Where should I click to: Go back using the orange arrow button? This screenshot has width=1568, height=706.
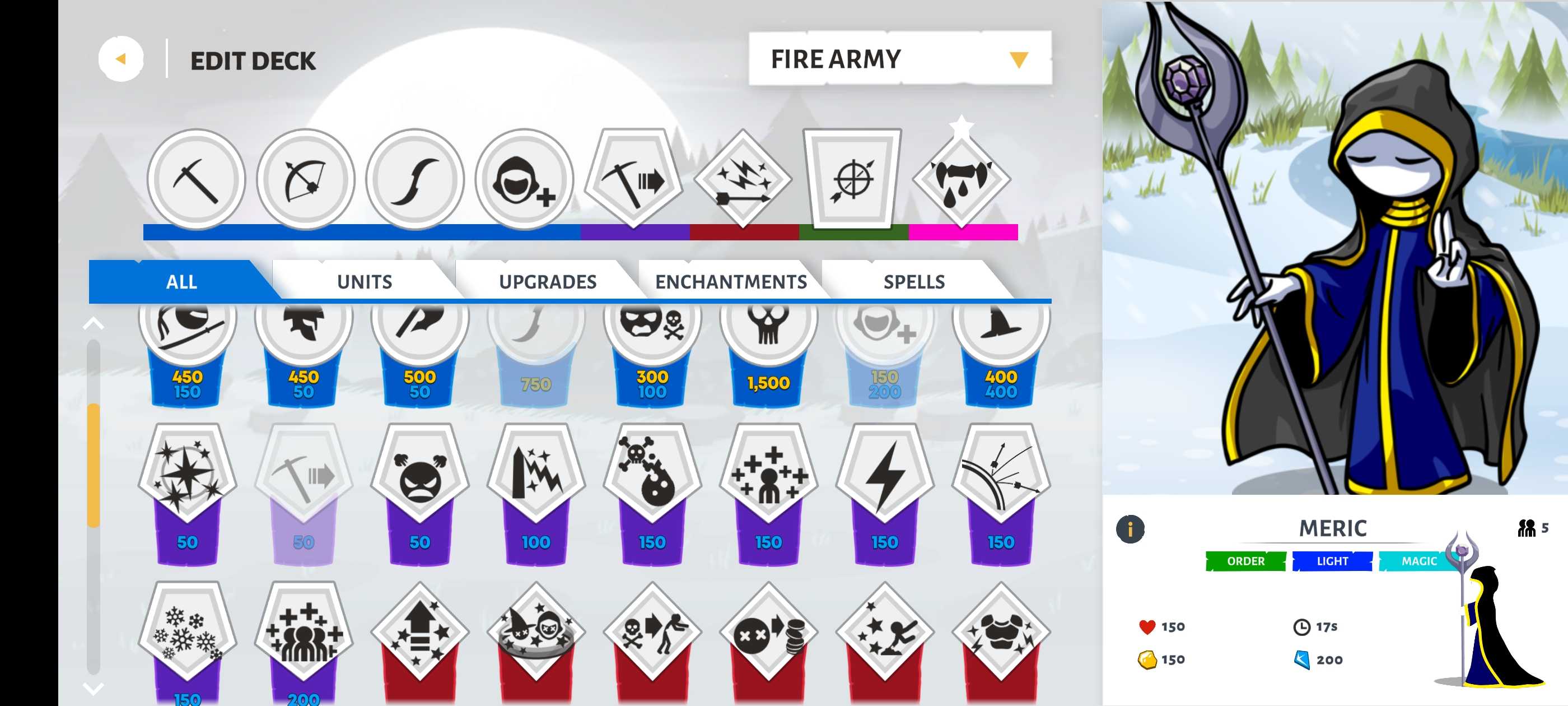(x=120, y=59)
